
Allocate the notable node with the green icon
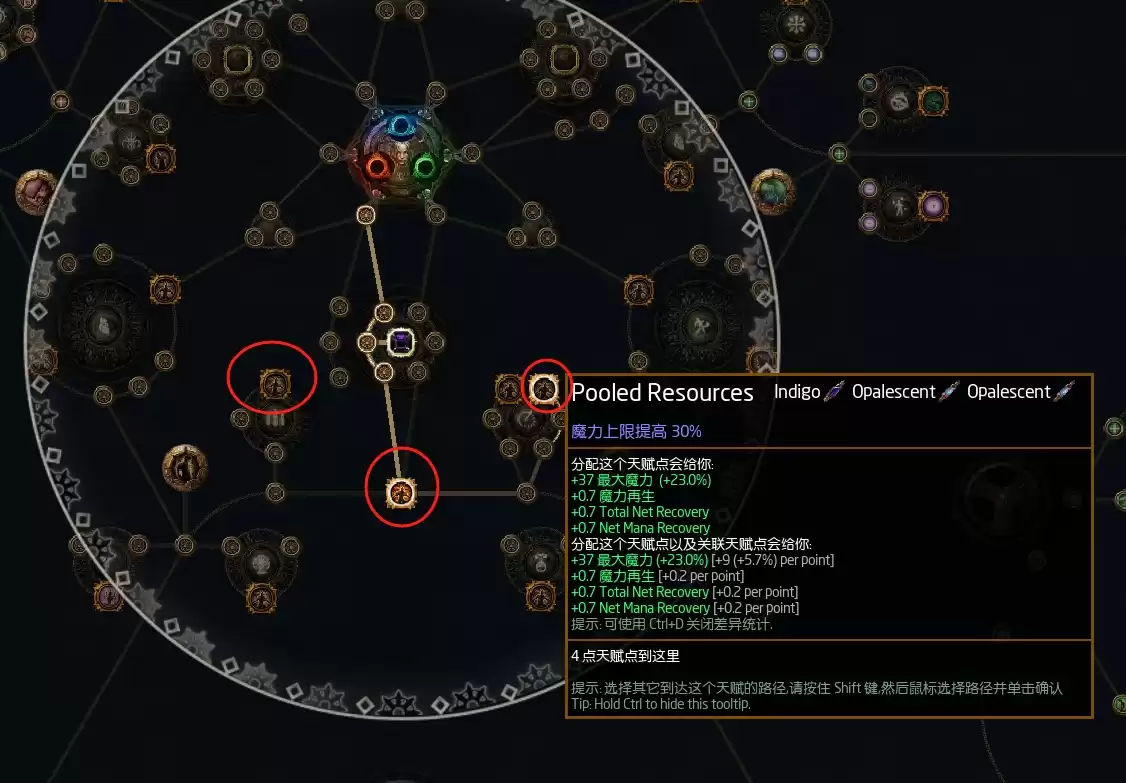[933, 100]
